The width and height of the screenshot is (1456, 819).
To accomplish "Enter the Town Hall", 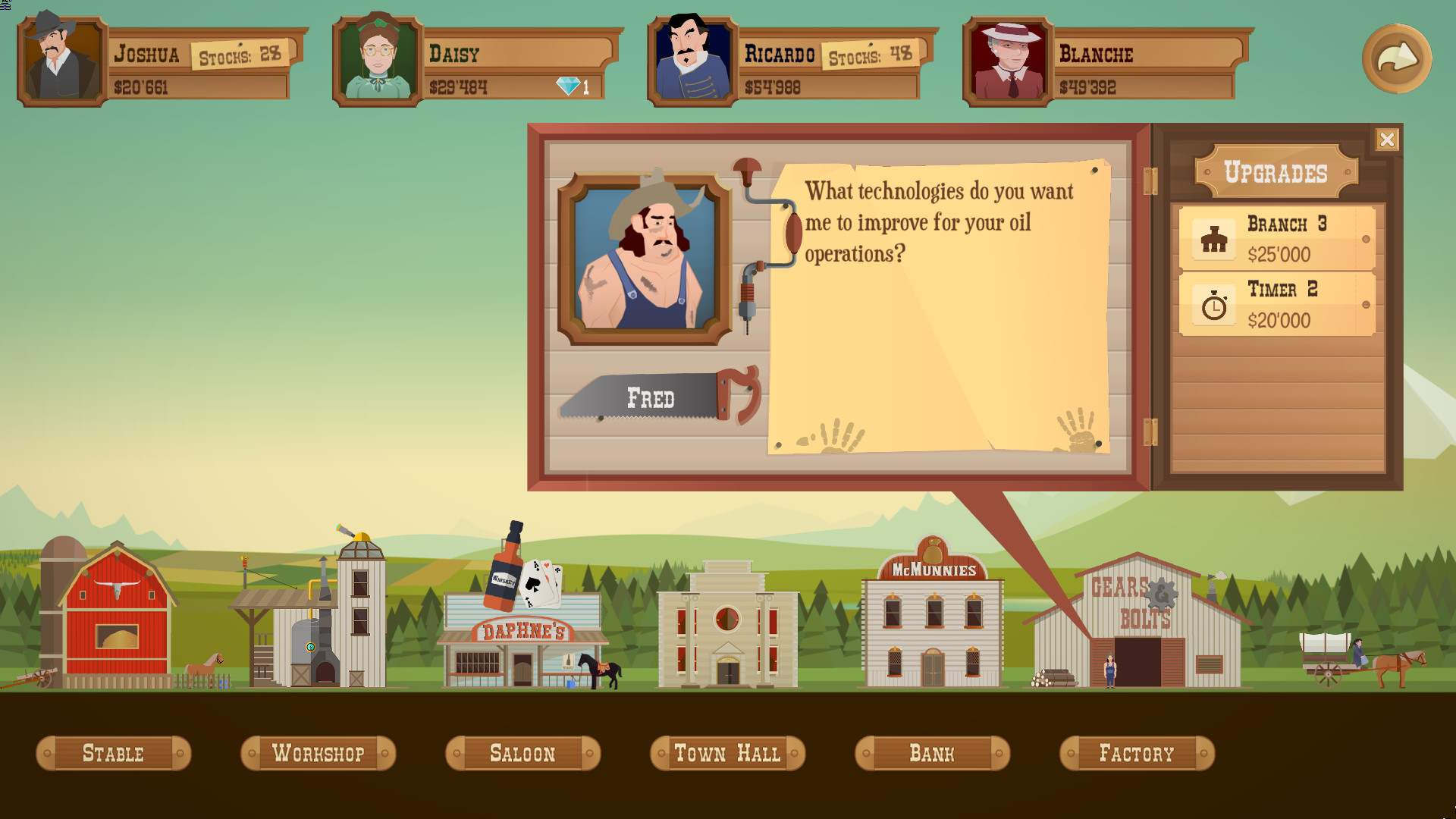I will click(727, 753).
